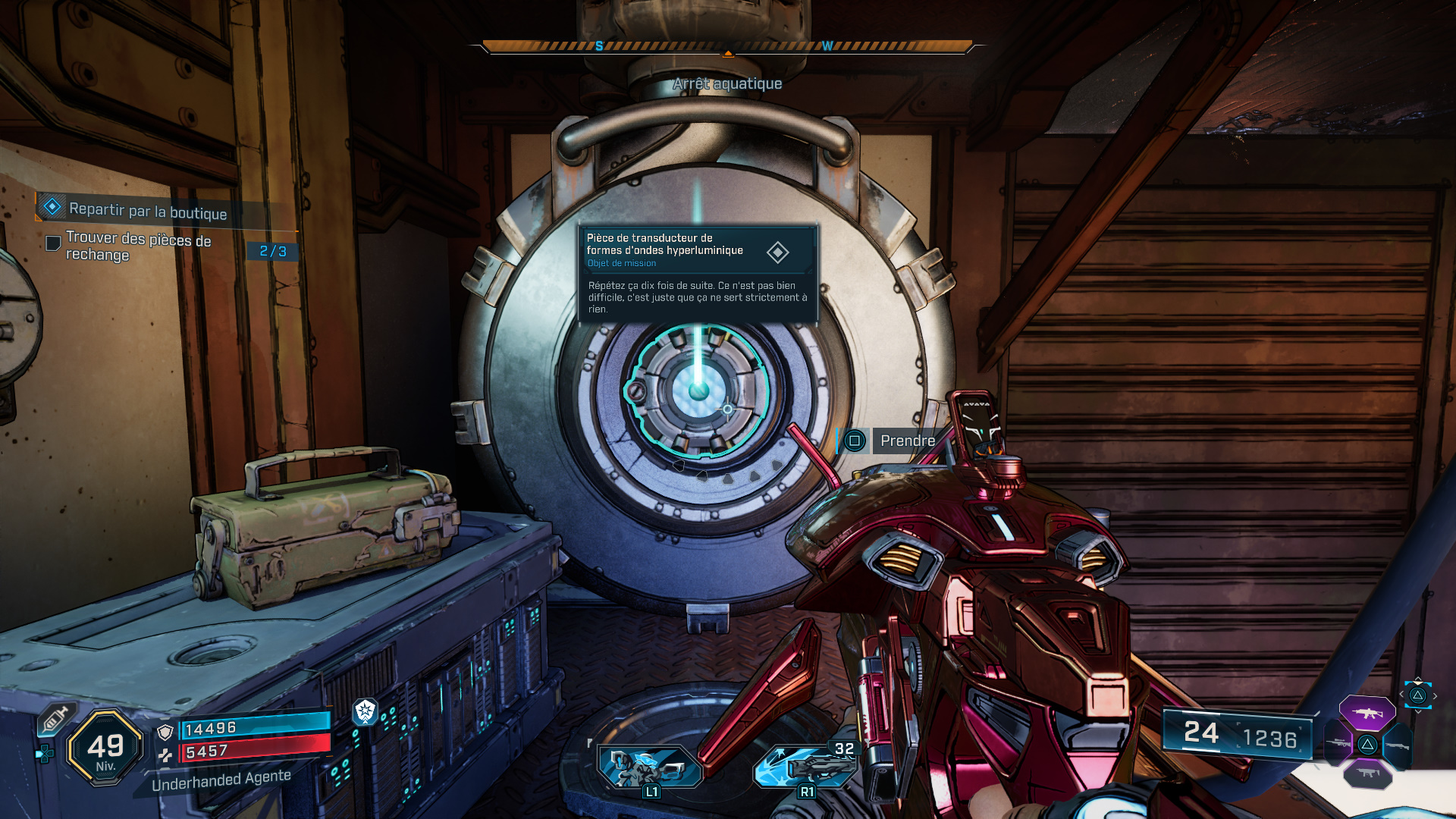
Task: Switch to the bottom SMG weapon slot
Action: tap(1367, 773)
